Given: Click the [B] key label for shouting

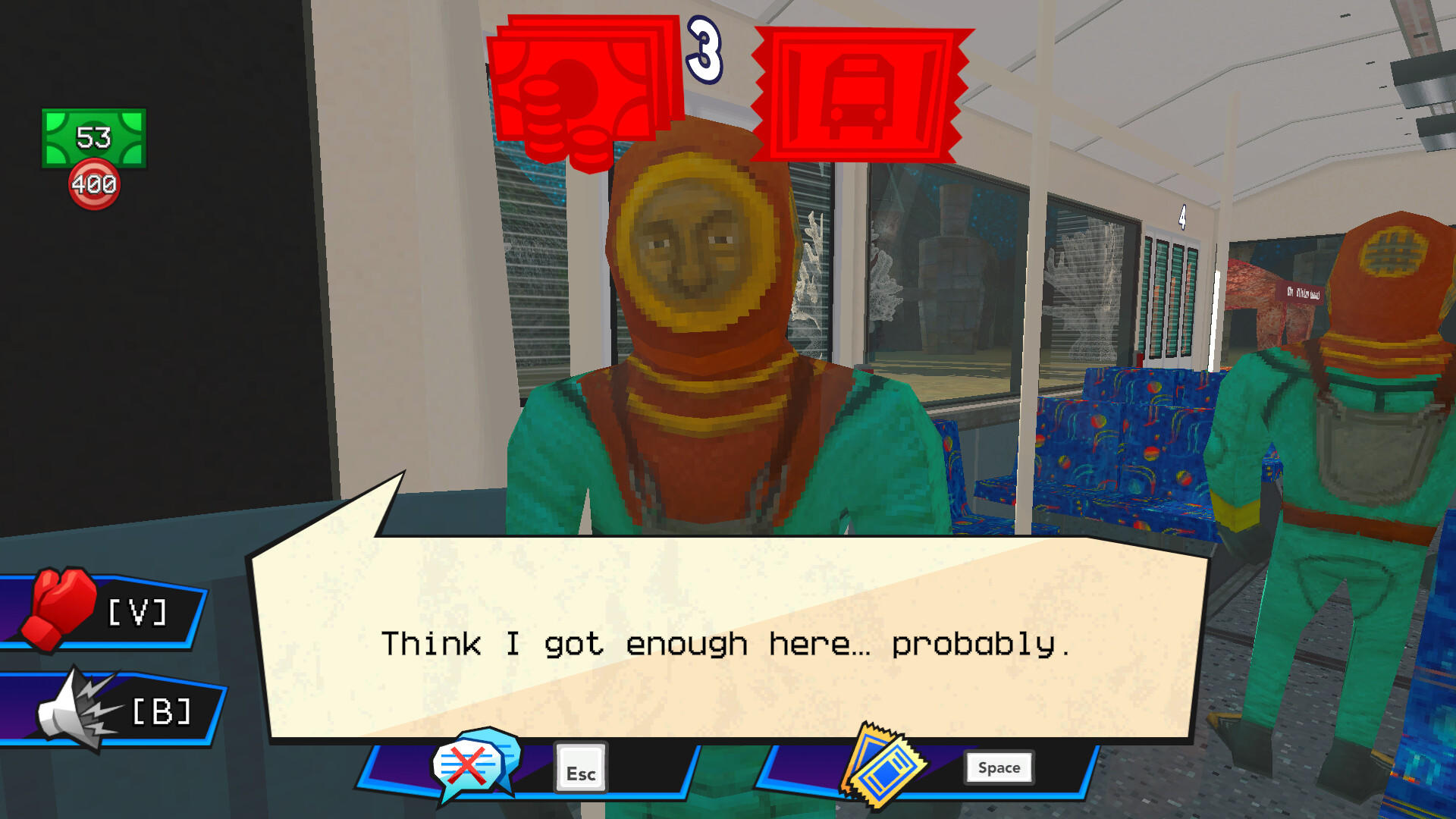Looking at the screenshot, I should pyautogui.click(x=162, y=710).
